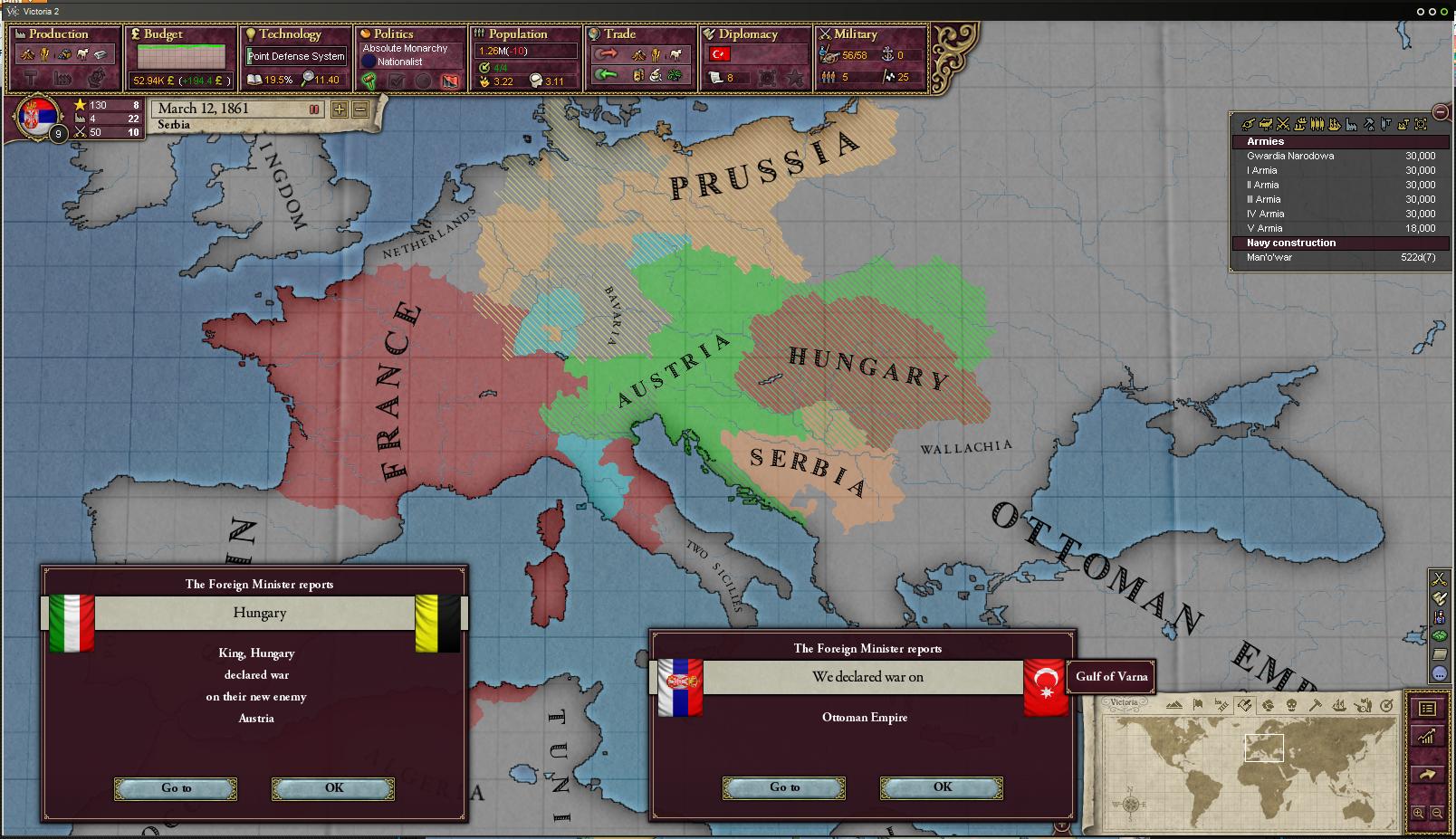1456x839 pixels.
Task: Zoom in the map with the magnifier plus
Action: (x=1418, y=814)
